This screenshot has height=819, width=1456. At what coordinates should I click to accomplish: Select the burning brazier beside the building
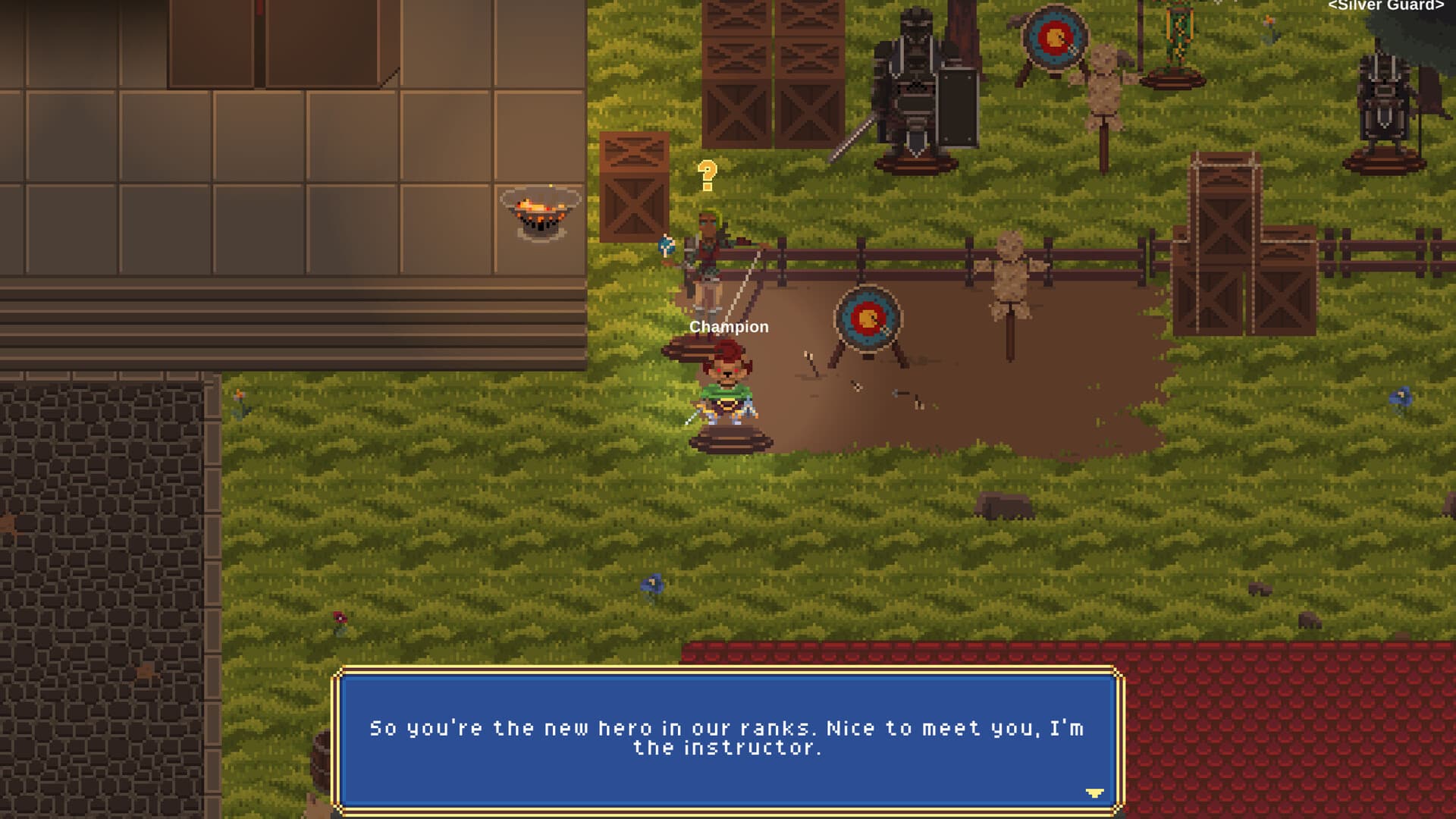540,212
